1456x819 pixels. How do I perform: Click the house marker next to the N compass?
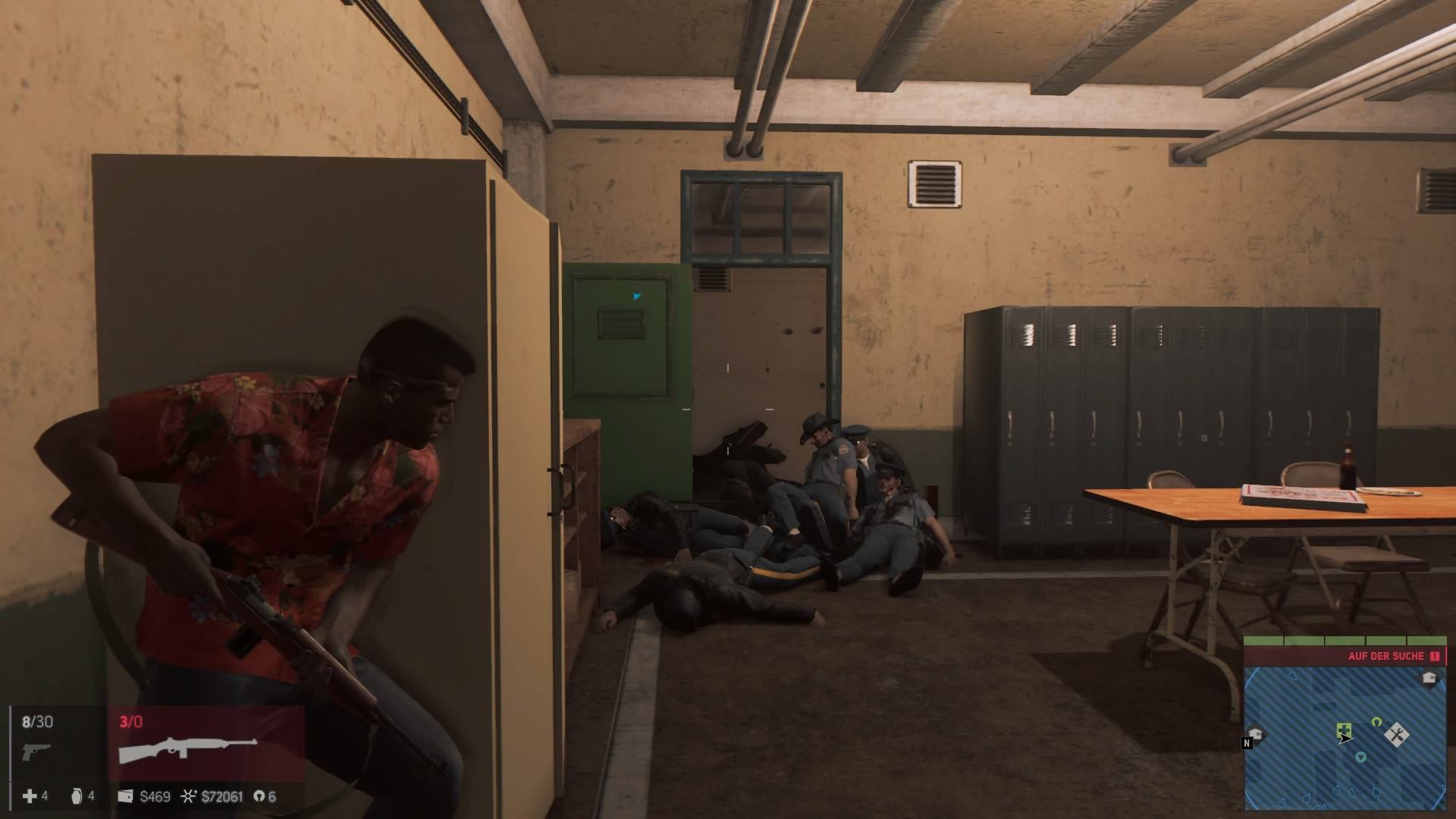(x=1257, y=733)
